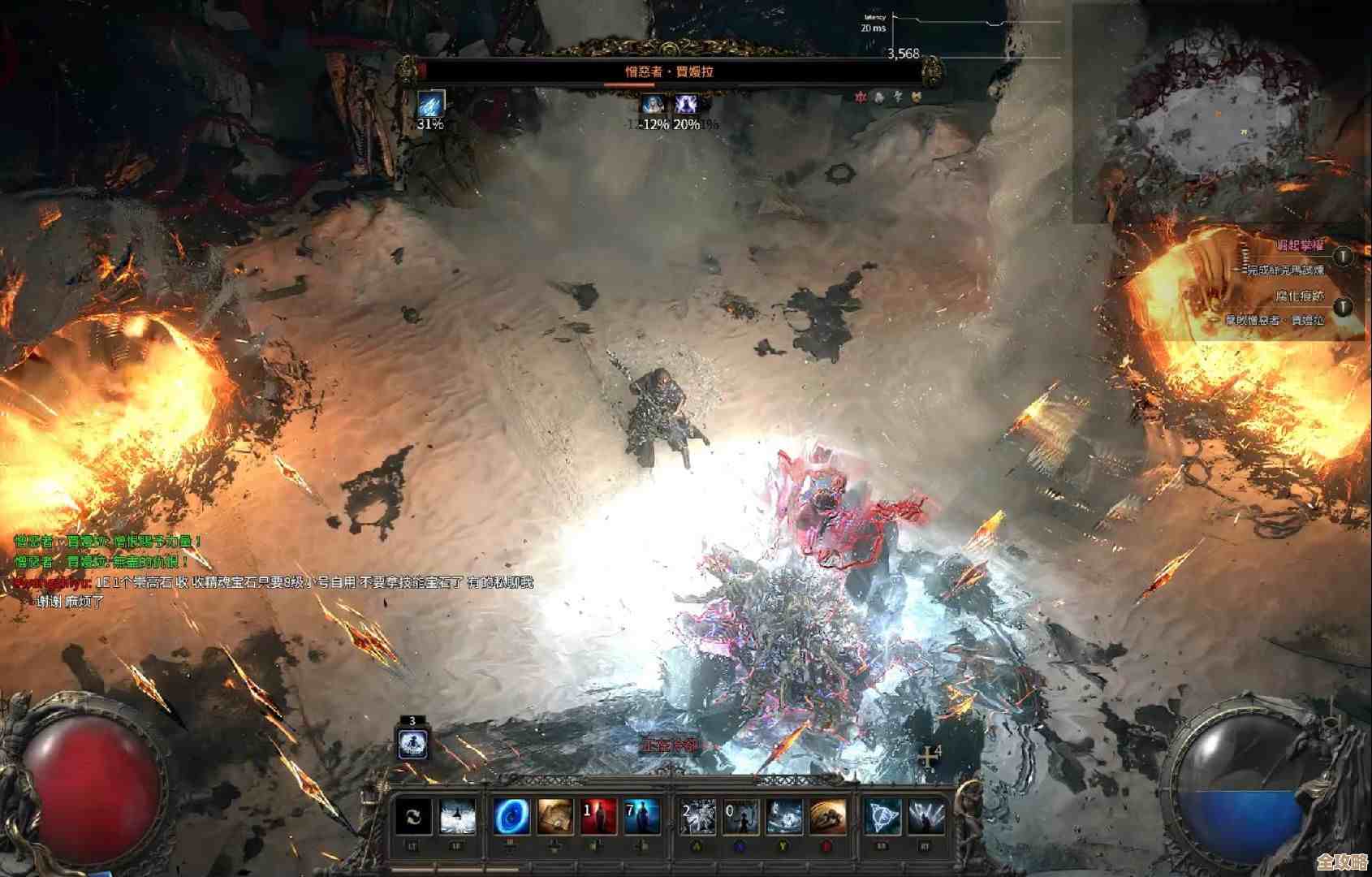
Task: Inspect the 31% blue claw debuff icon
Action: [430, 104]
